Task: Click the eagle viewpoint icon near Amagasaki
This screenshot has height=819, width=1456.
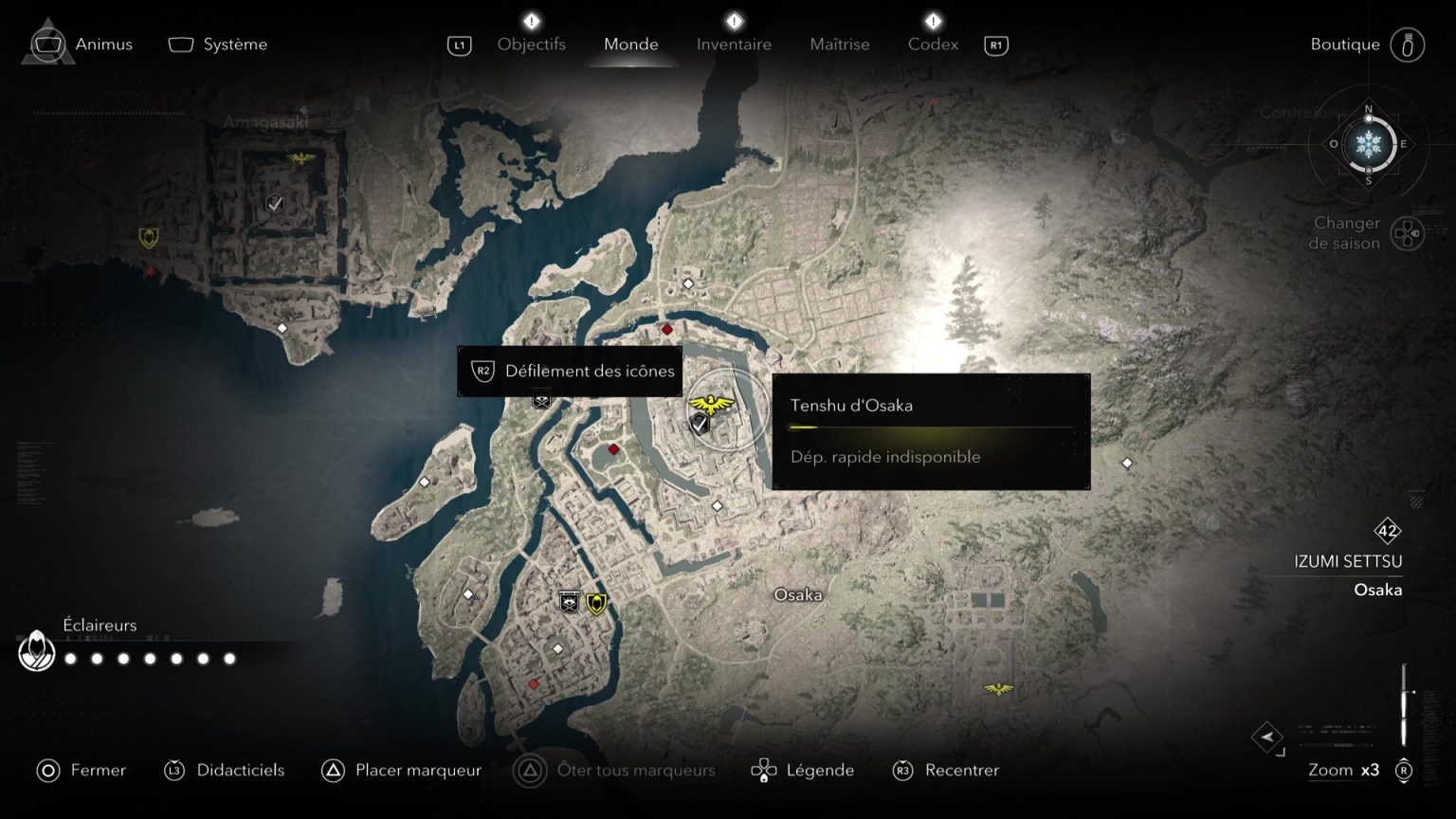Action: point(300,158)
